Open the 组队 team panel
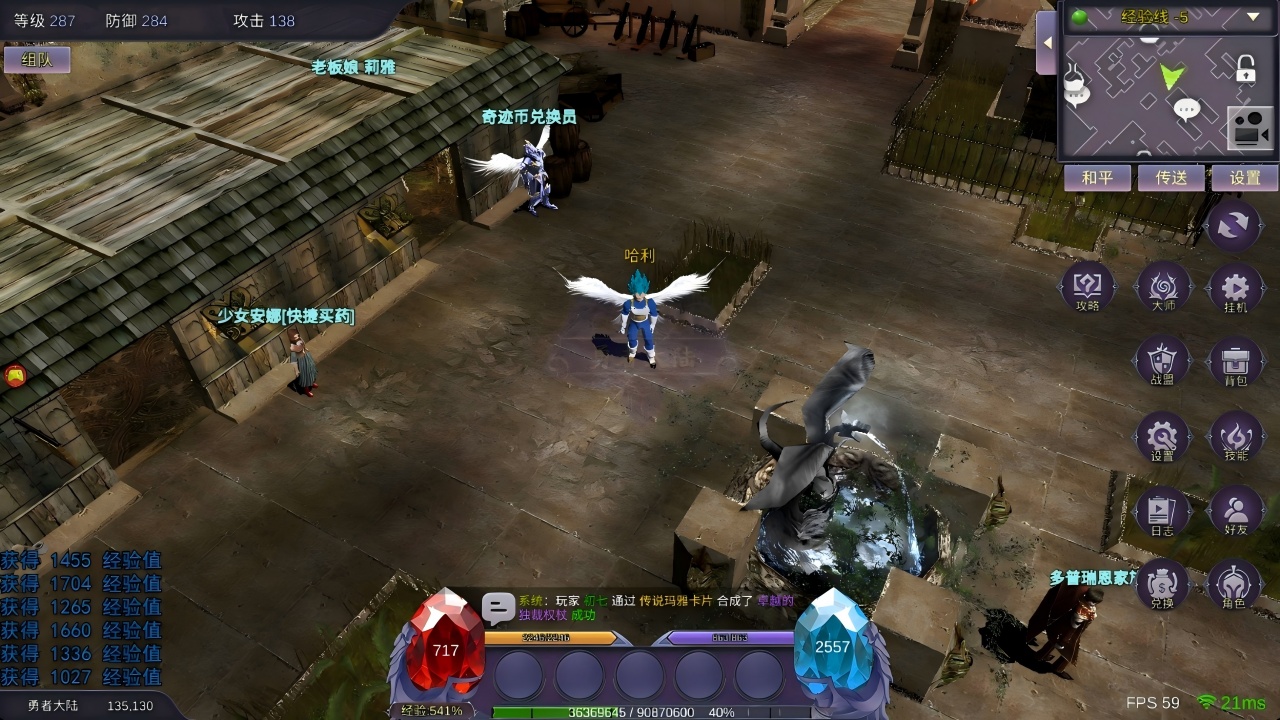 click(x=36, y=60)
